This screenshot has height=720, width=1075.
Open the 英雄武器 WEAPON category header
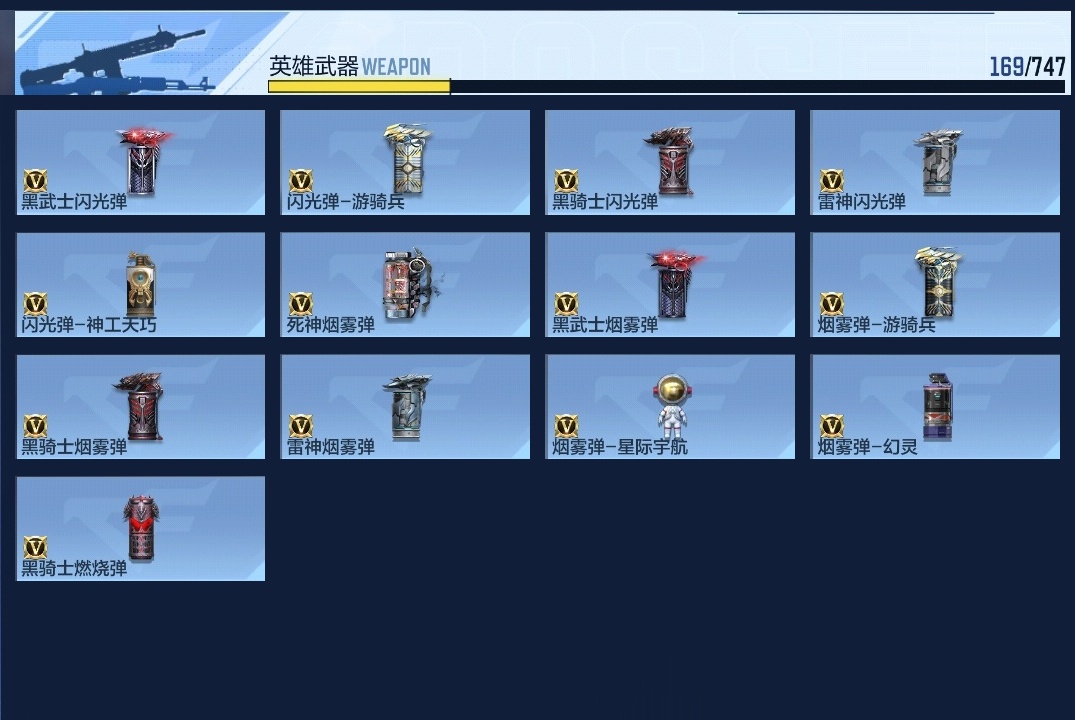350,67
